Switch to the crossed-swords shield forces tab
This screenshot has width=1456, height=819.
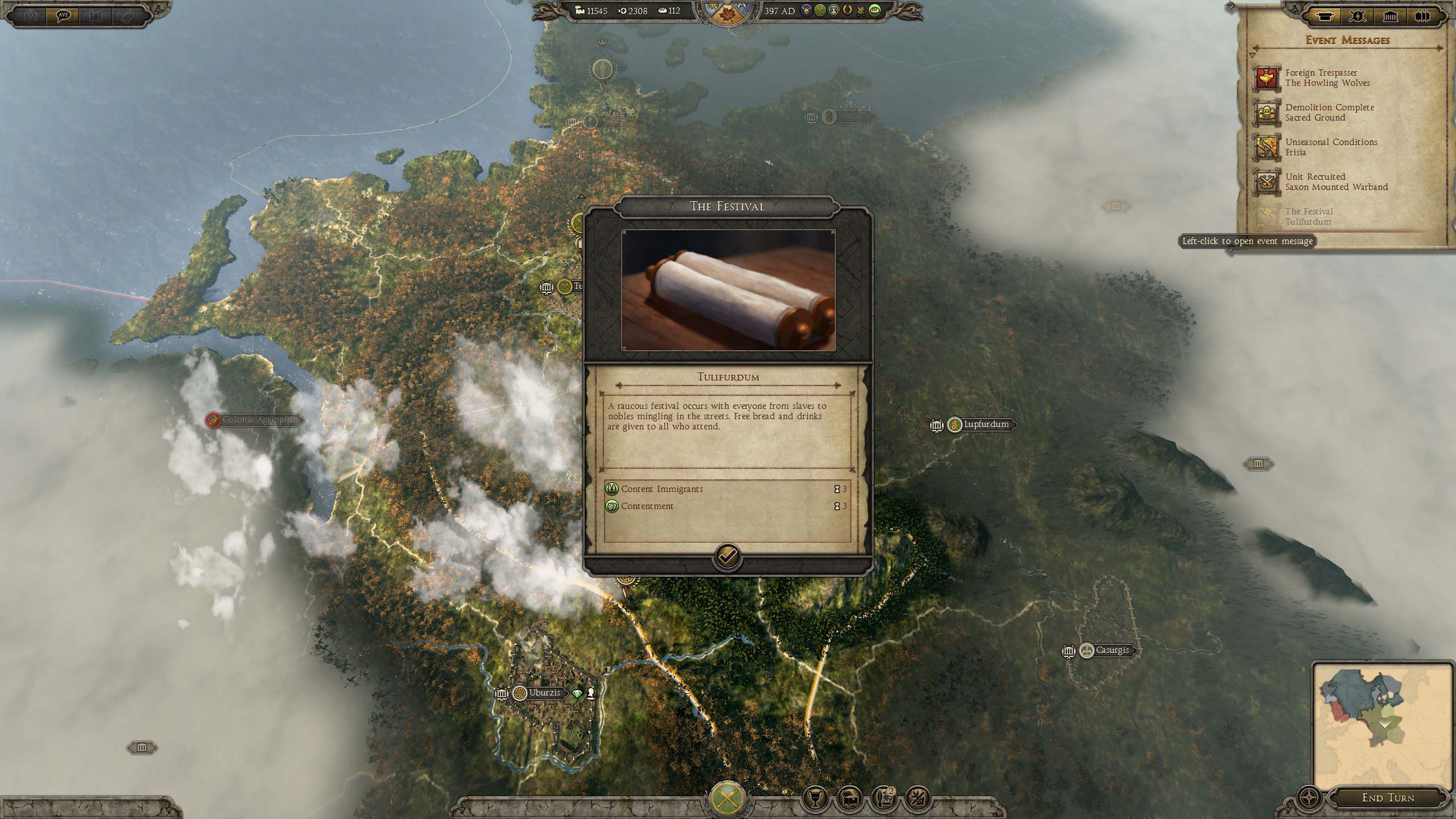1357,16
